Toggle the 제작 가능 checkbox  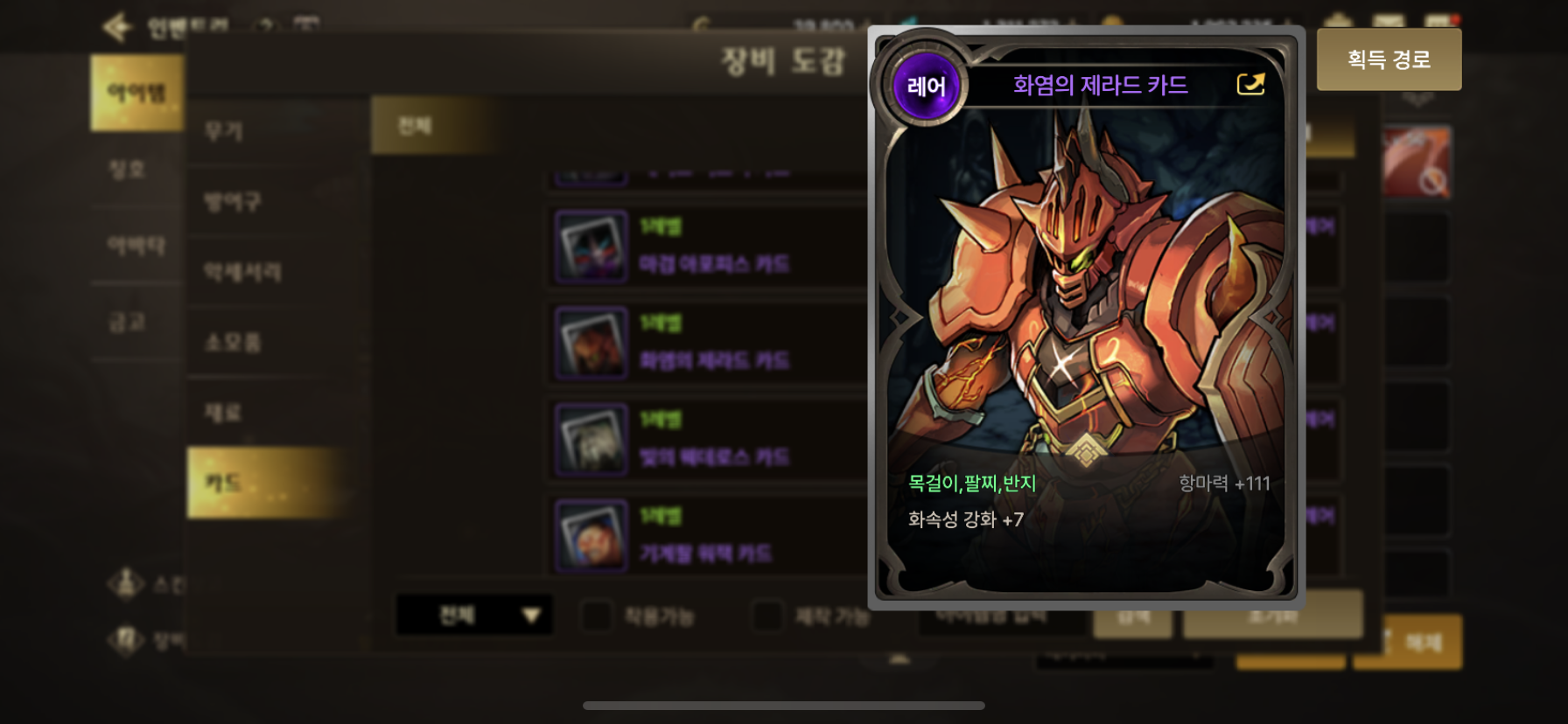pyautogui.click(x=767, y=616)
